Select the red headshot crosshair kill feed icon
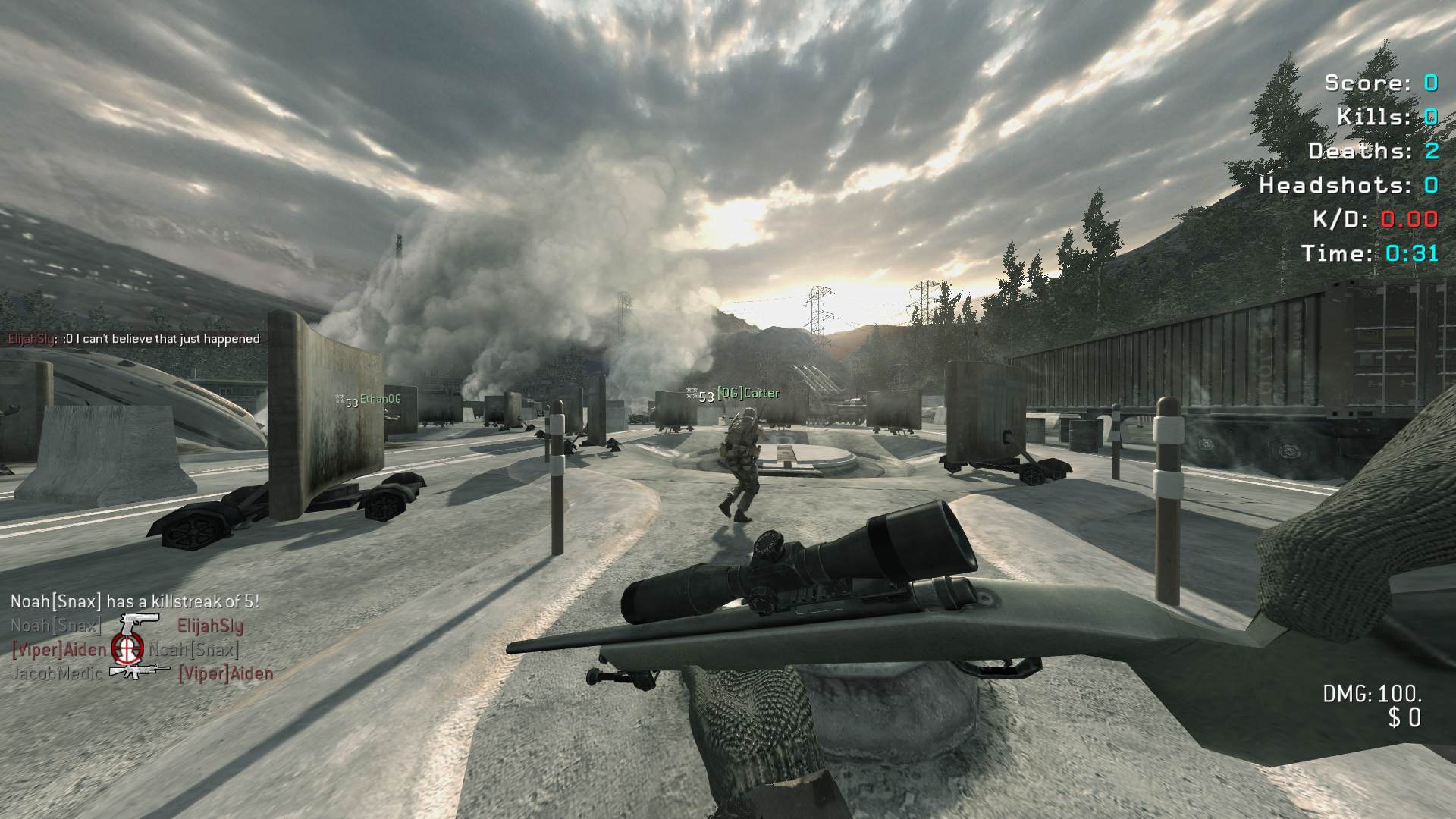1456x819 pixels. pyautogui.click(x=127, y=647)
